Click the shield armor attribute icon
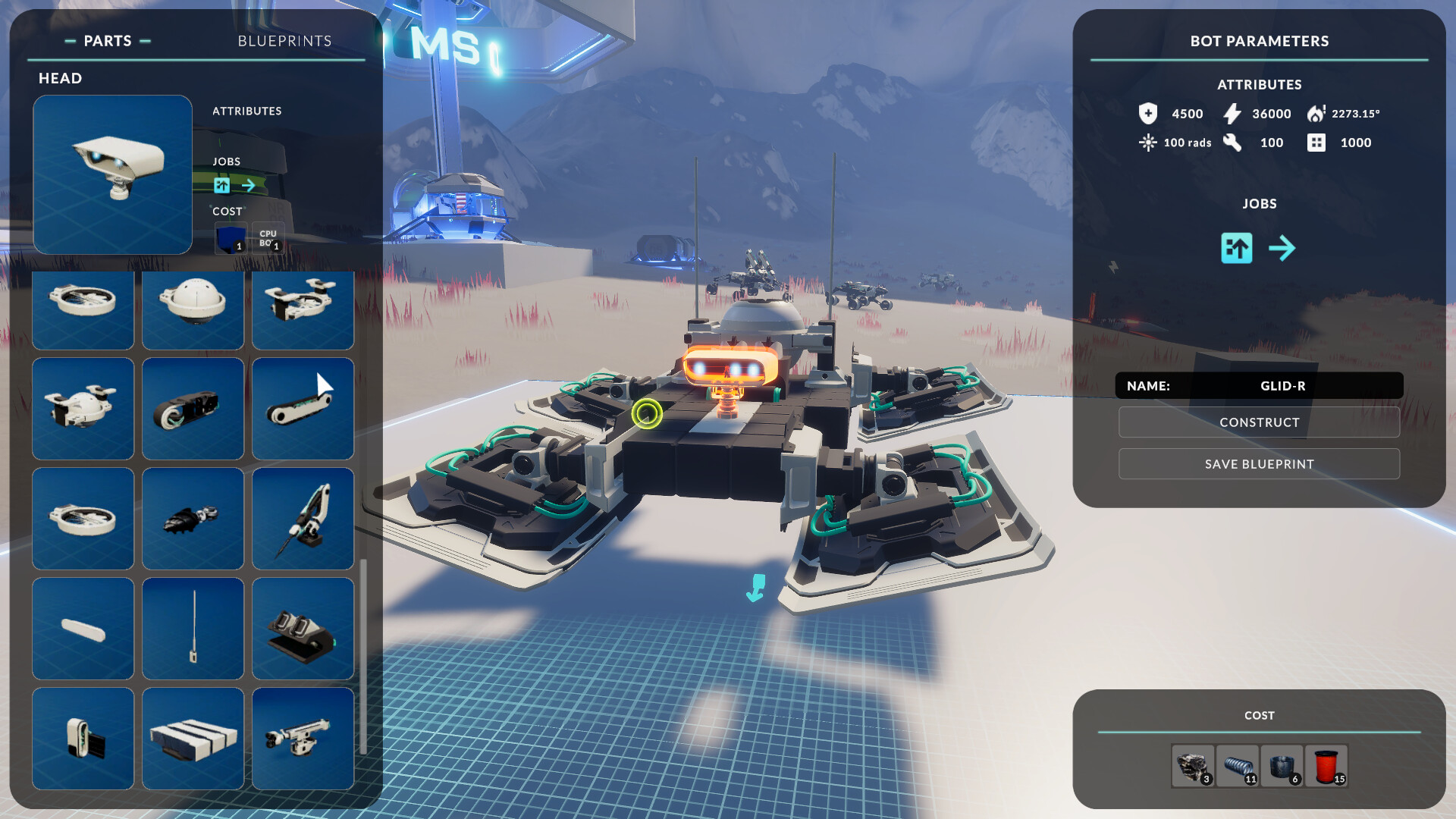The width and height of the screenshot is (1456, 819). (1148, 114)
